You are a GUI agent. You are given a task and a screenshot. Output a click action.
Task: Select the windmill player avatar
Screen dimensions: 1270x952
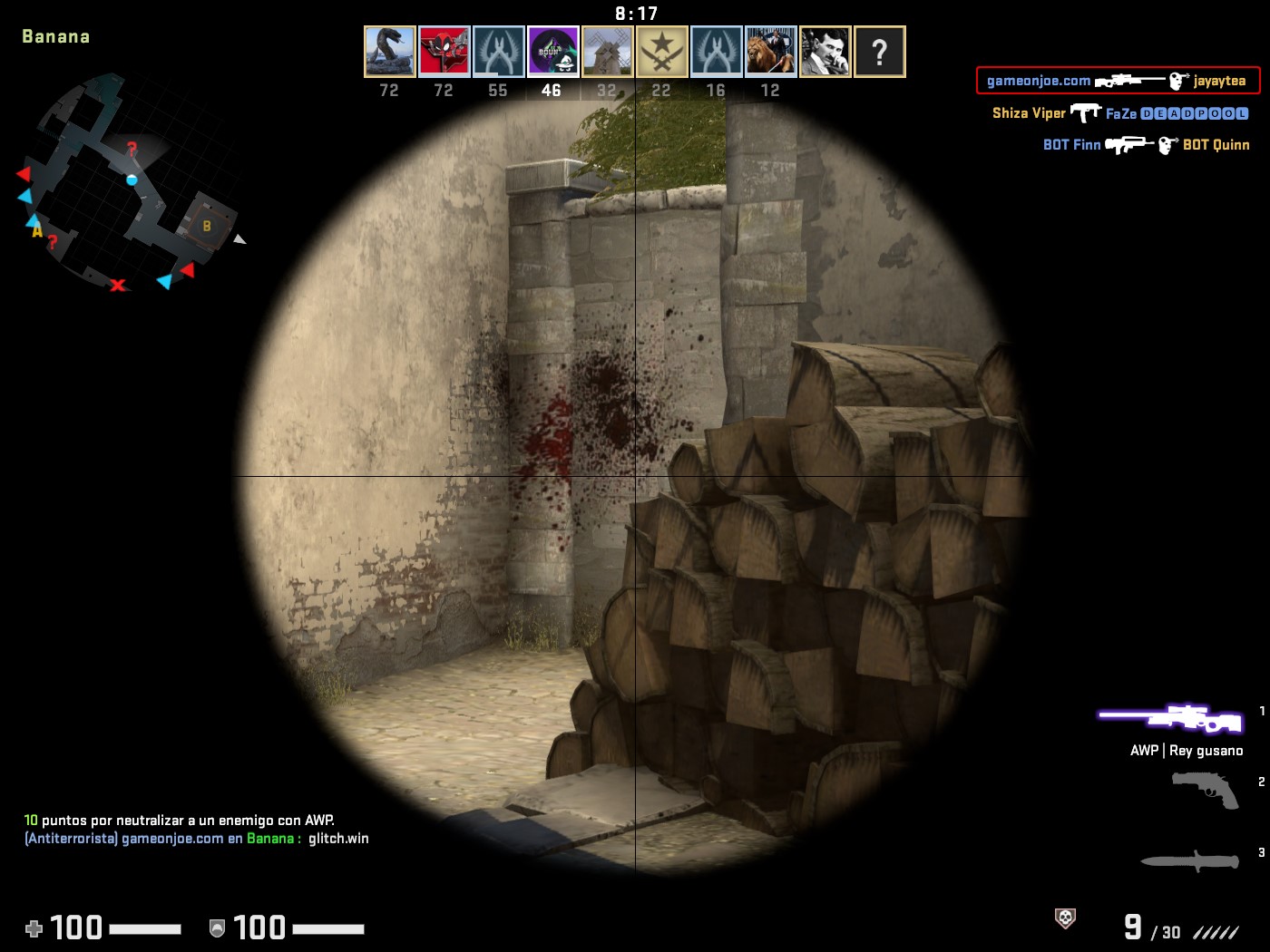tap(607, 52)
